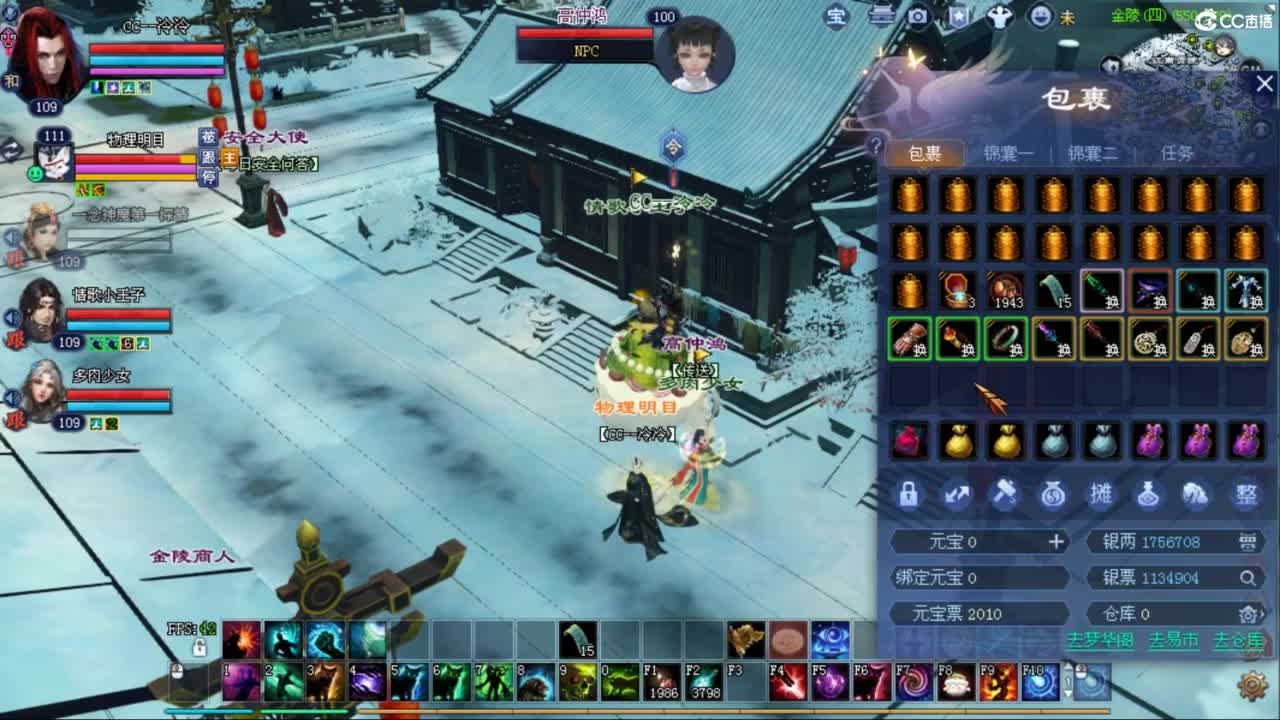Open the gear settings icon at bottom-right
The image size is (1280, 720).
[x=1252, y=685]
